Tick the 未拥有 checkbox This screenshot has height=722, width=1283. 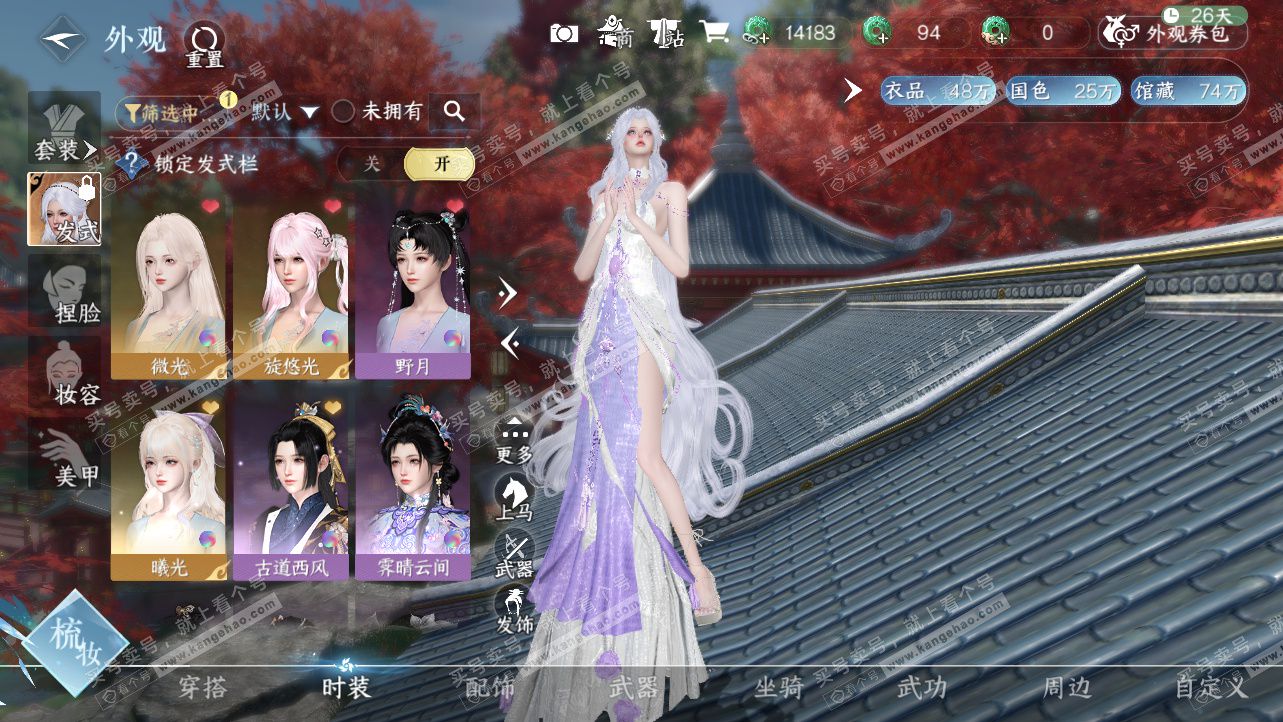(343, 111)
